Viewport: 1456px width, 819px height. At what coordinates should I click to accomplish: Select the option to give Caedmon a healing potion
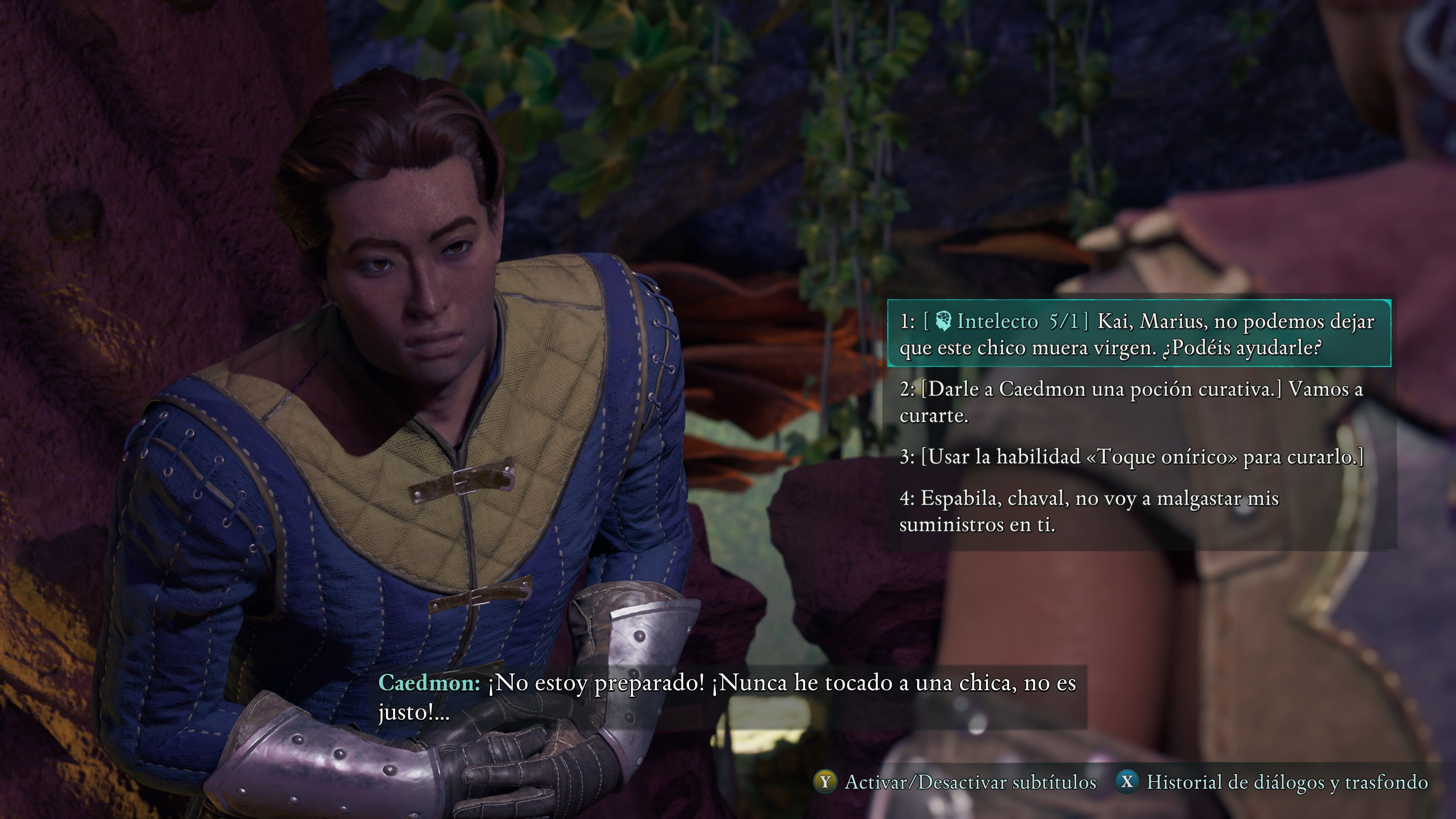(x=1130, y=402)
